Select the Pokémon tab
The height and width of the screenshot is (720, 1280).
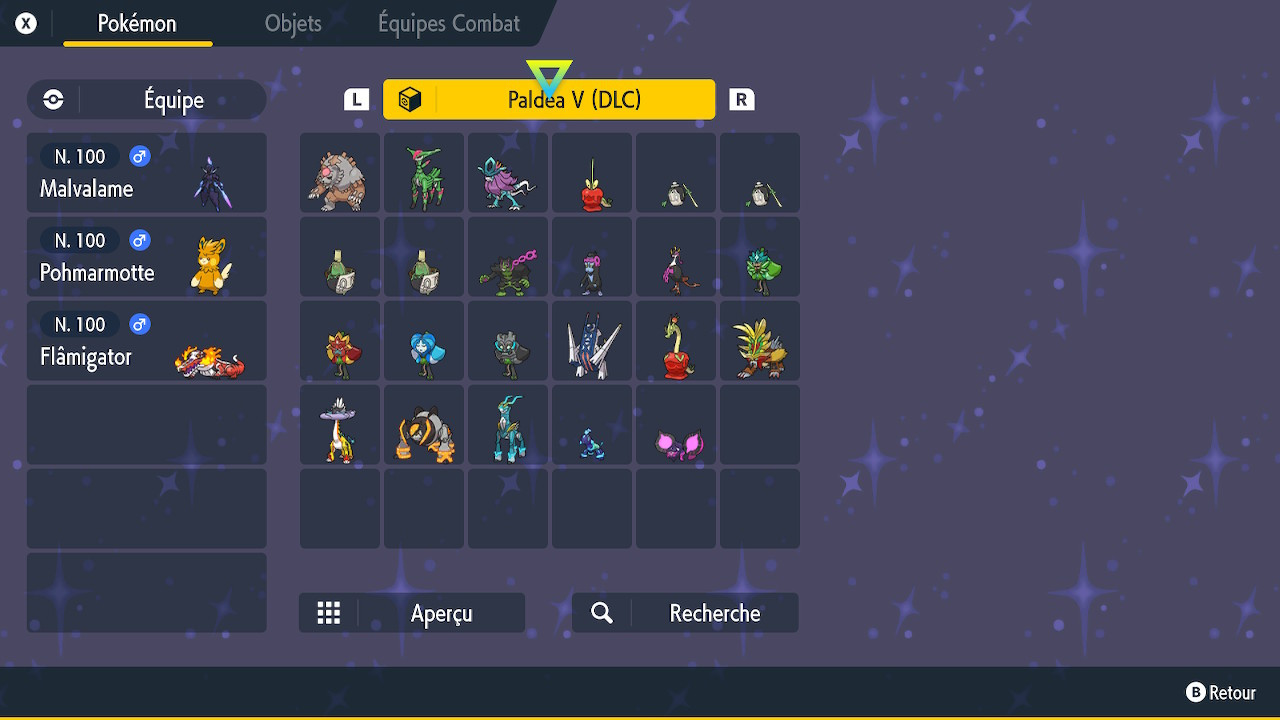point(137,24)
